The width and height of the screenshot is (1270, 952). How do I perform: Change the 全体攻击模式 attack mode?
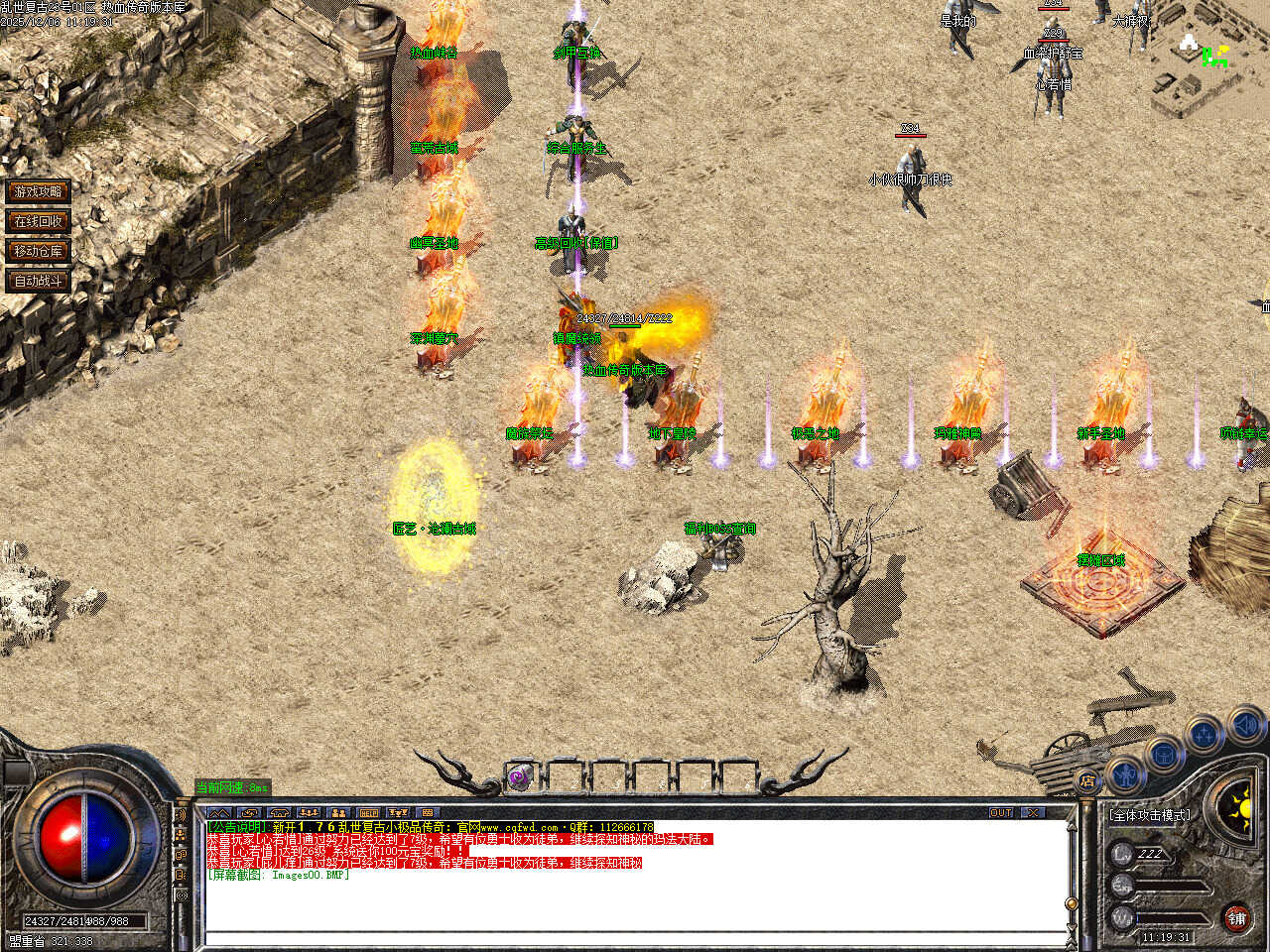tap(1150, 815)
